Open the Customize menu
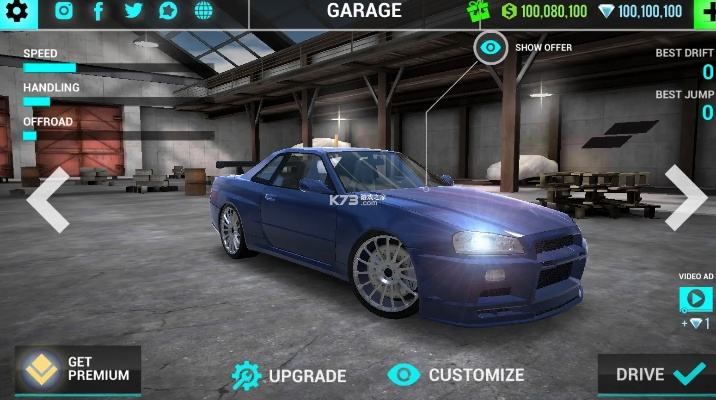Screen dimensions: 716x400 click(x=456, y=375)
